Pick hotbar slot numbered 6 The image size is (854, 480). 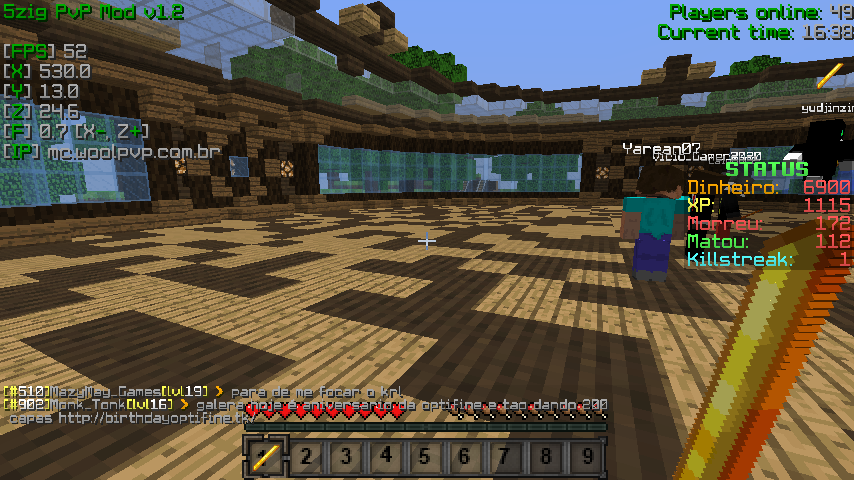[x=465, y=458]
